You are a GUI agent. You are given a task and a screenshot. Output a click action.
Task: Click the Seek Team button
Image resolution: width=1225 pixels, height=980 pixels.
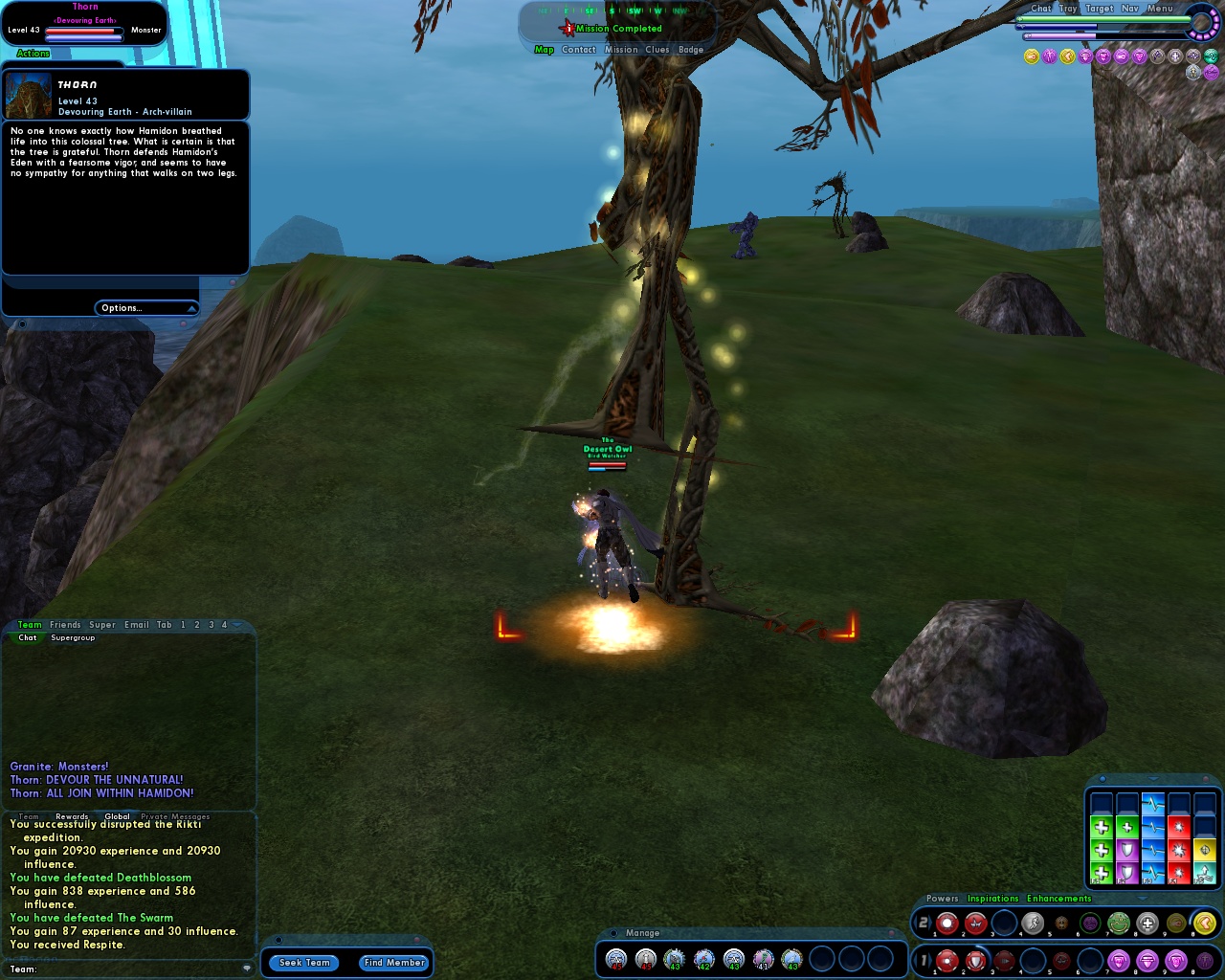303,963
